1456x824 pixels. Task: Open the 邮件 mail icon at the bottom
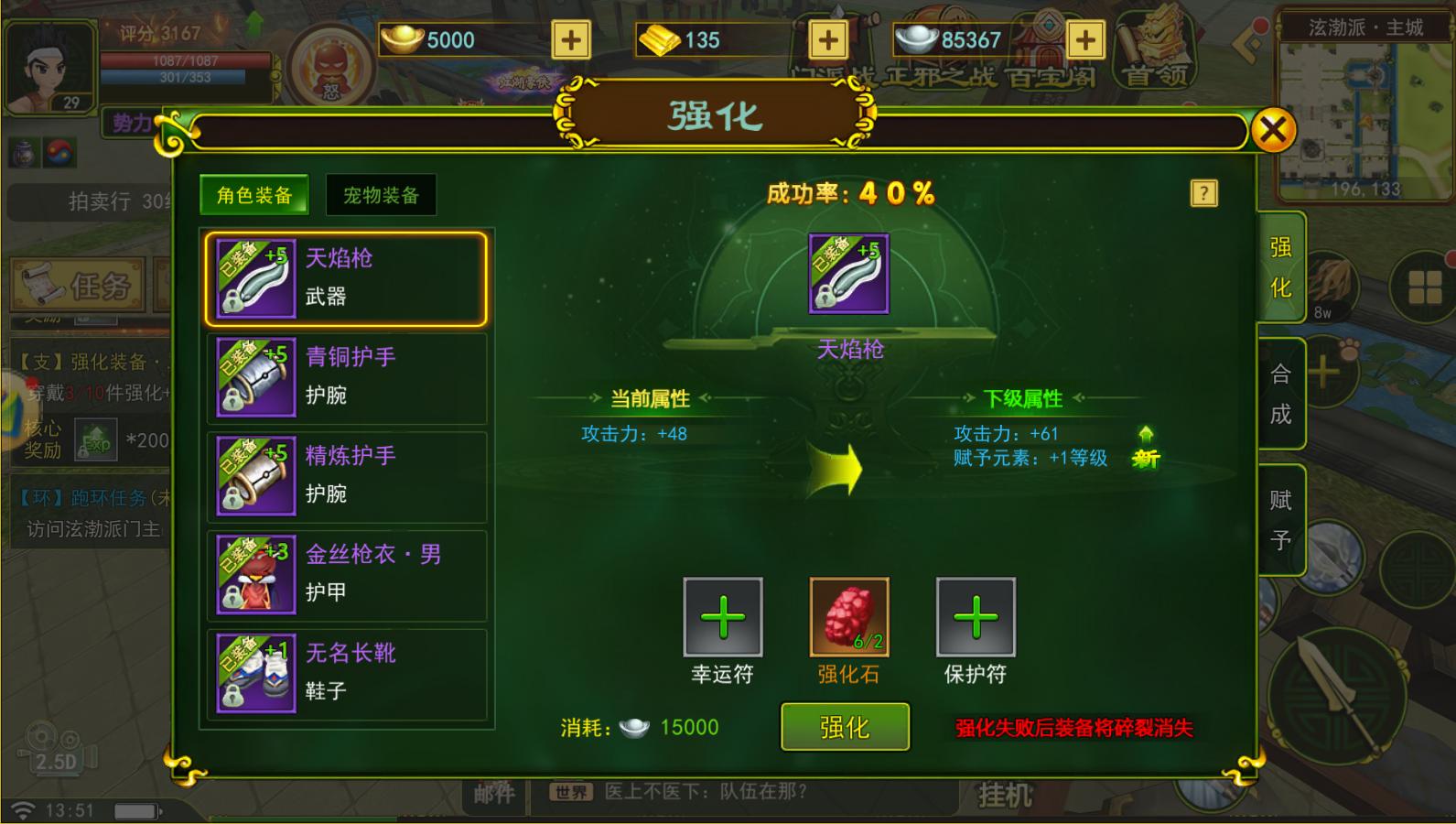tap(494, 795)
